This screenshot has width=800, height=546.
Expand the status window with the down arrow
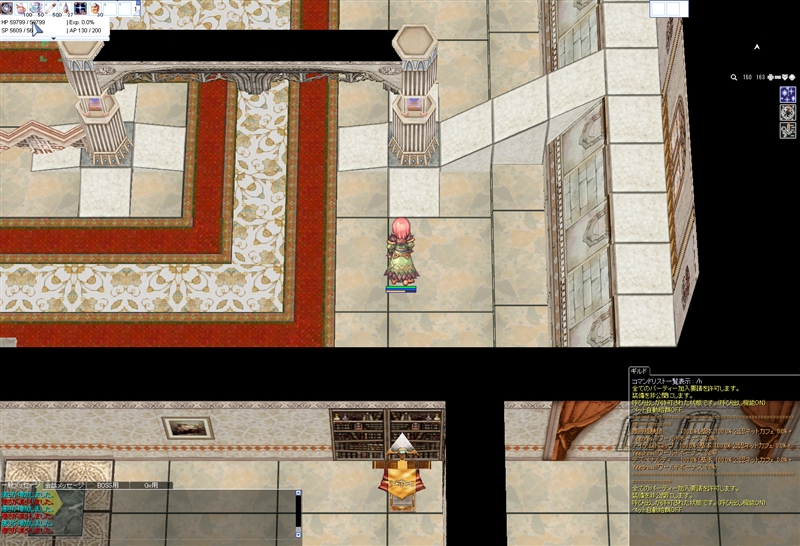53,37
